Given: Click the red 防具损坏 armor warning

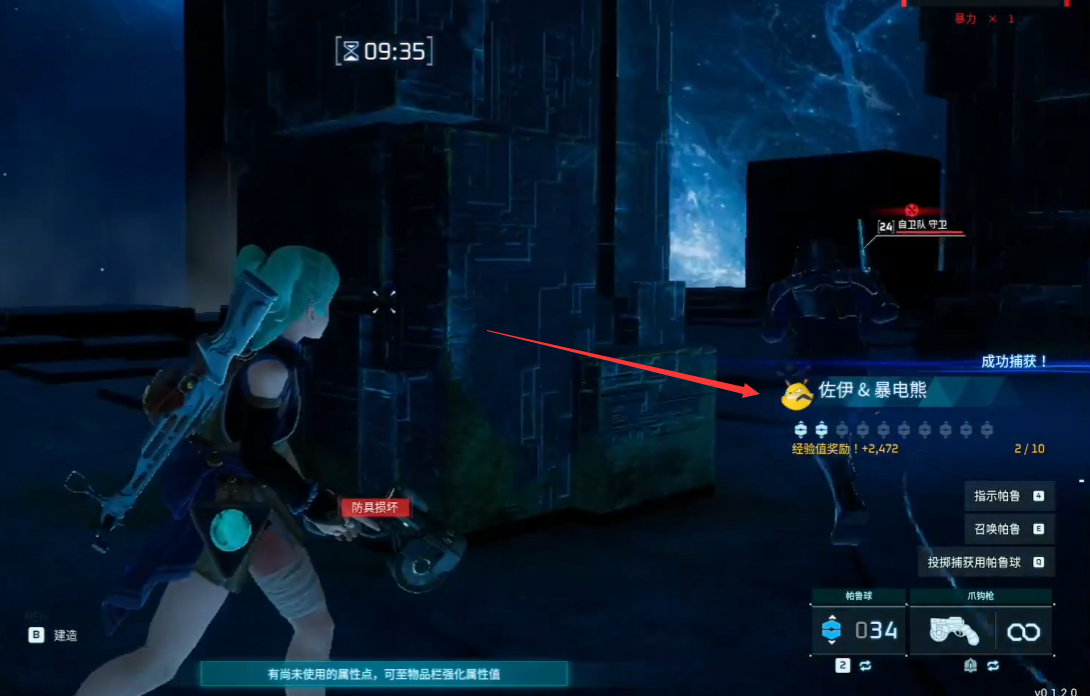Looking at the screenshot, I should [375, 508].
